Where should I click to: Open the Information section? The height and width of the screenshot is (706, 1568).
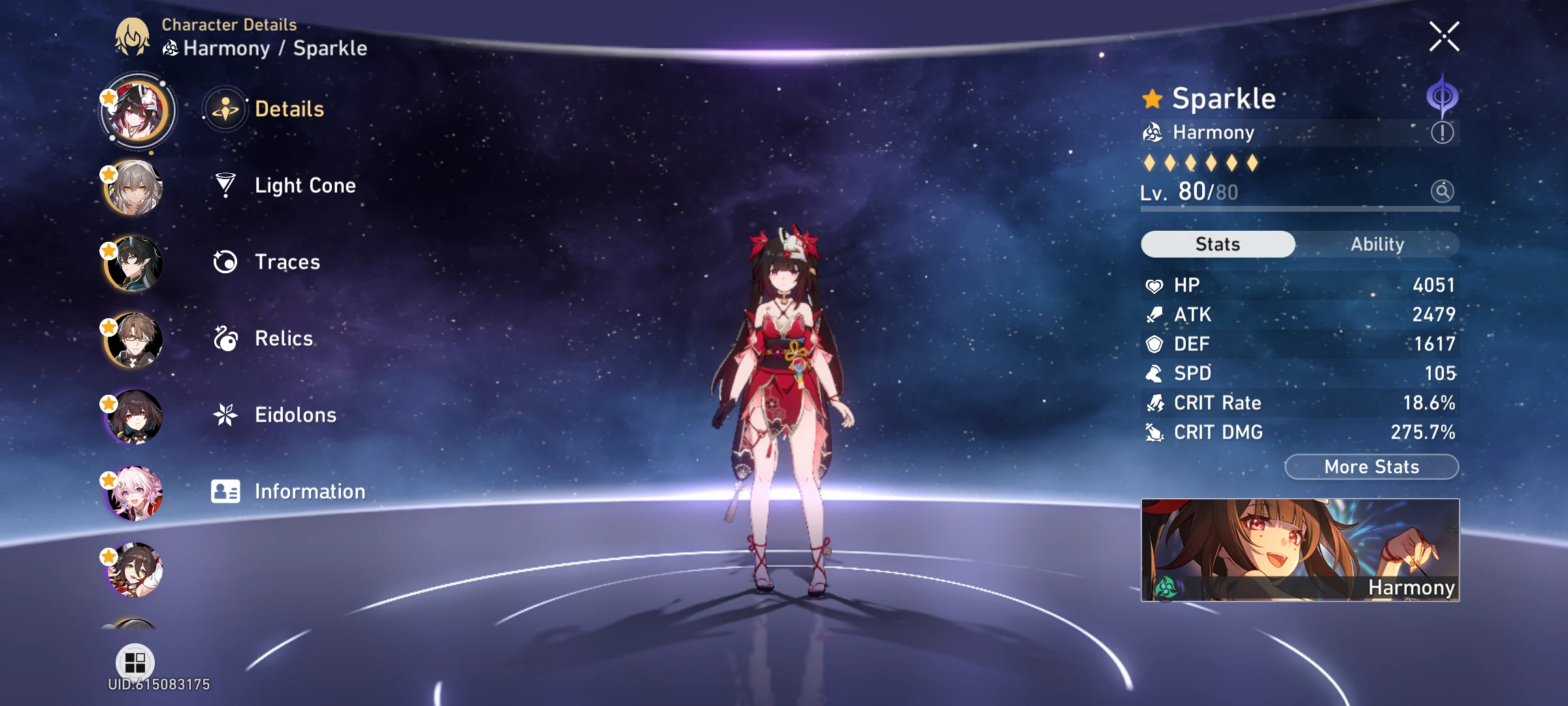click(x=311, y=491)
